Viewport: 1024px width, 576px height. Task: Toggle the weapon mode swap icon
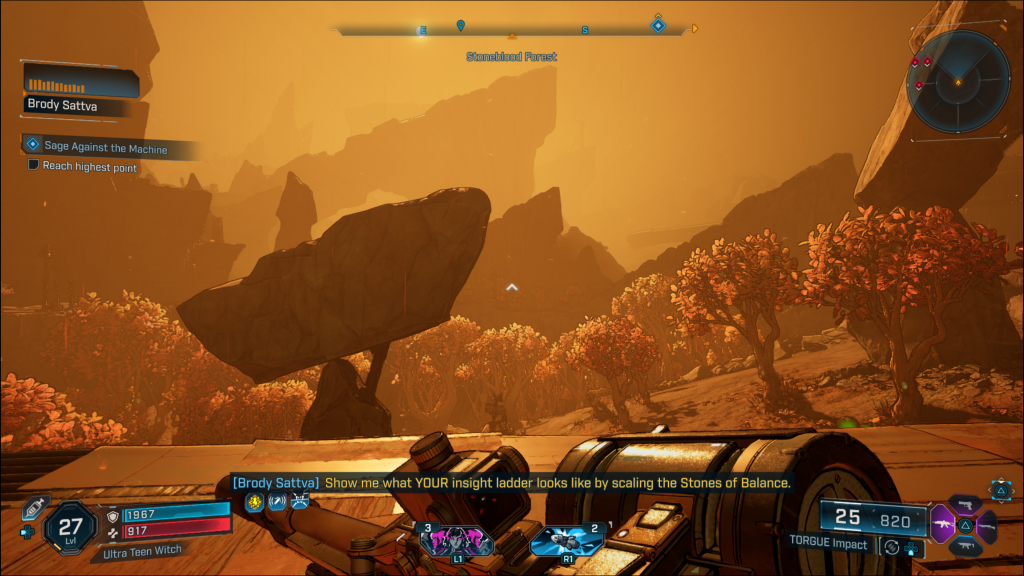[891, 546]
